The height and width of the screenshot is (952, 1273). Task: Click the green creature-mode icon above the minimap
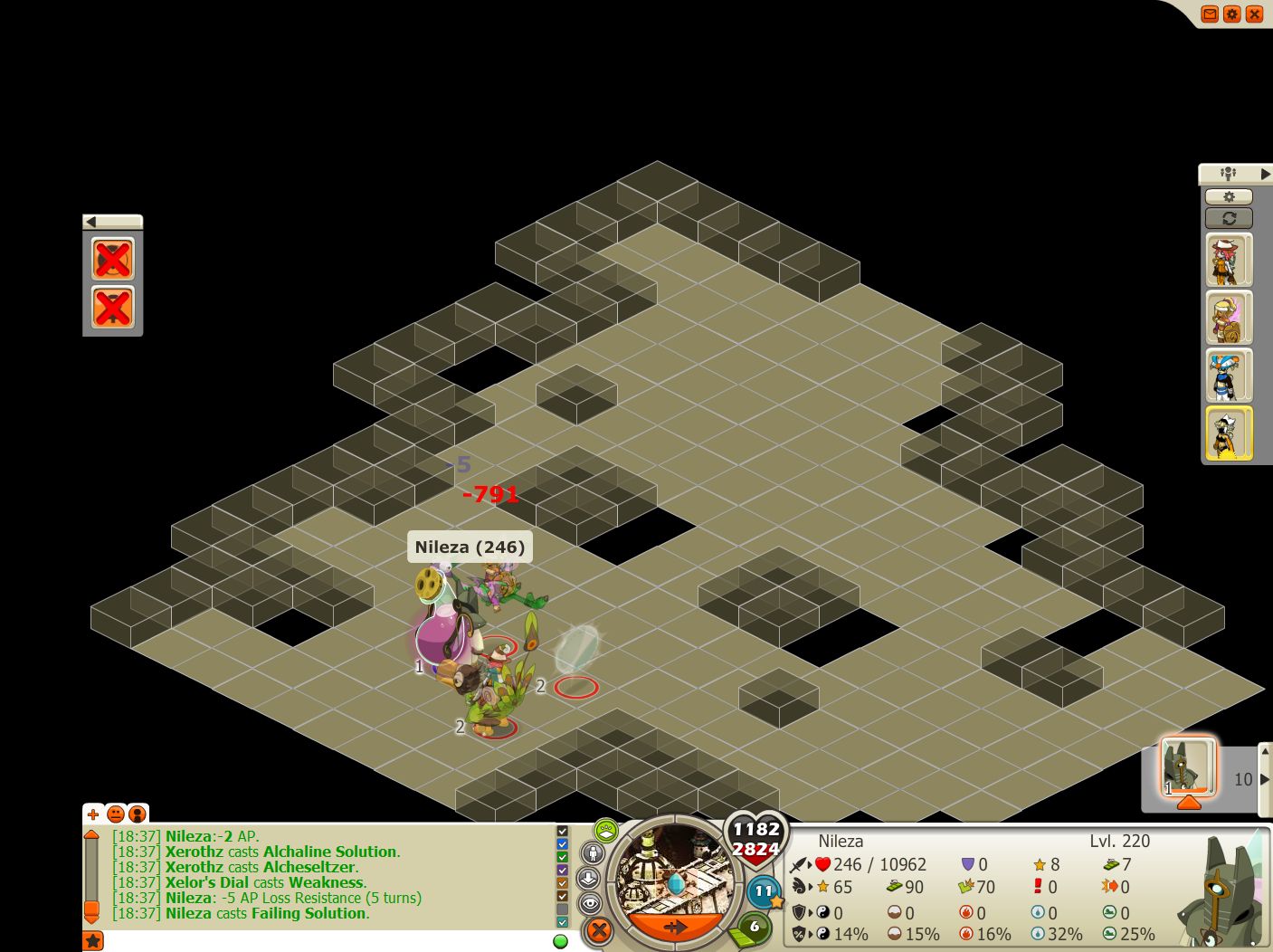(605, 830)
